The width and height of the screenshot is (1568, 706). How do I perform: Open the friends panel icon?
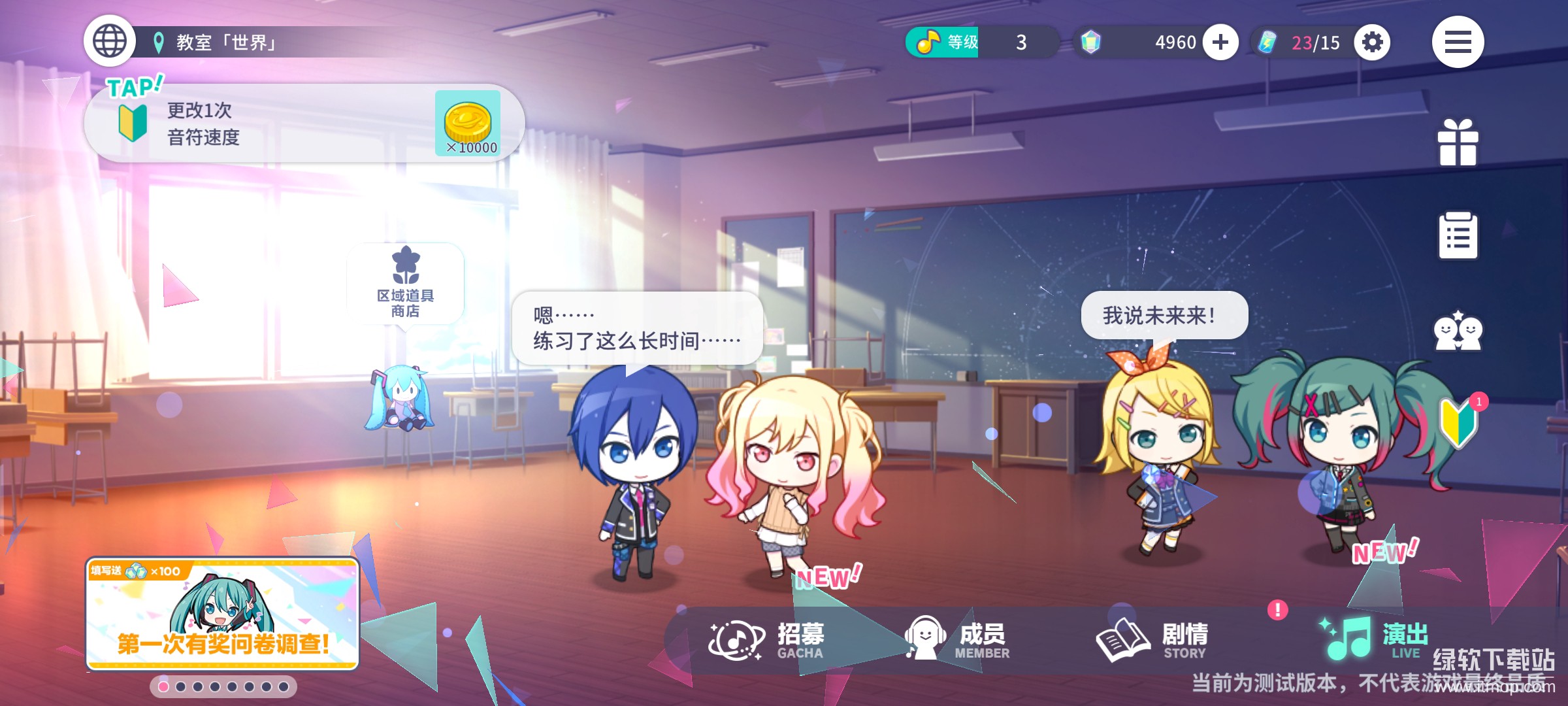click(1458, 331)
